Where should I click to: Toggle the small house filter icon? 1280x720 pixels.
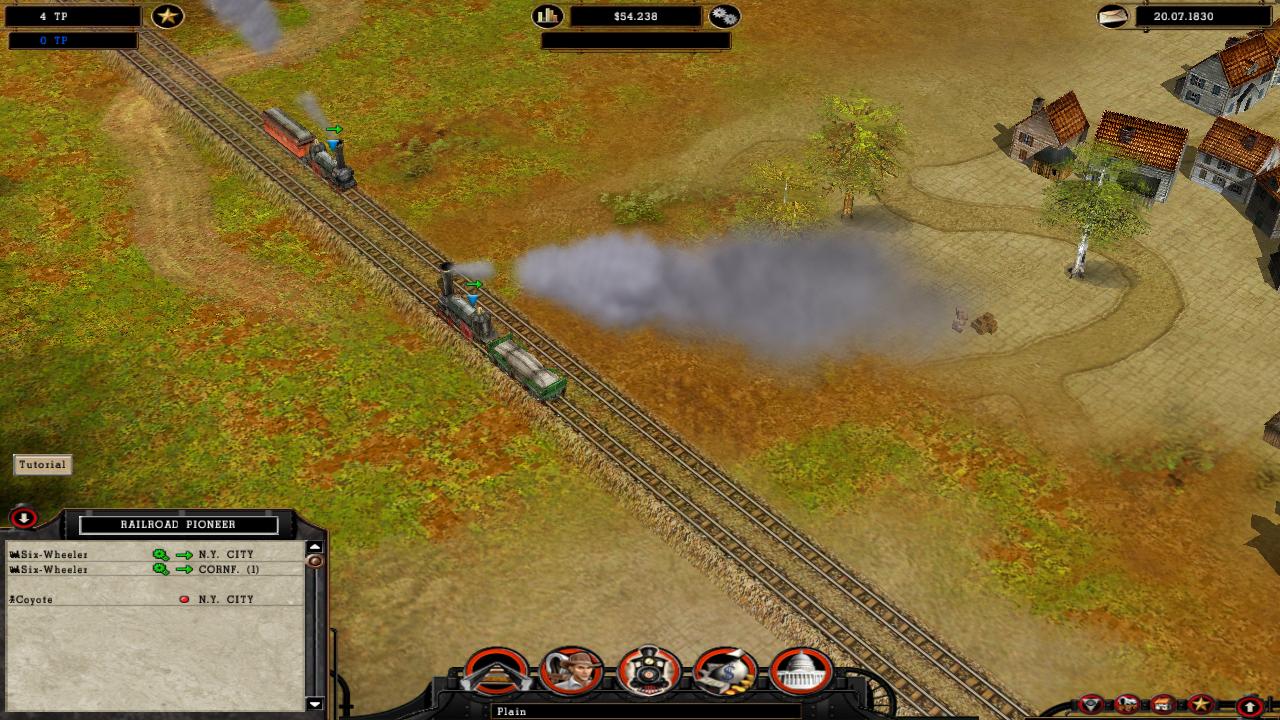coord(1163,704)
